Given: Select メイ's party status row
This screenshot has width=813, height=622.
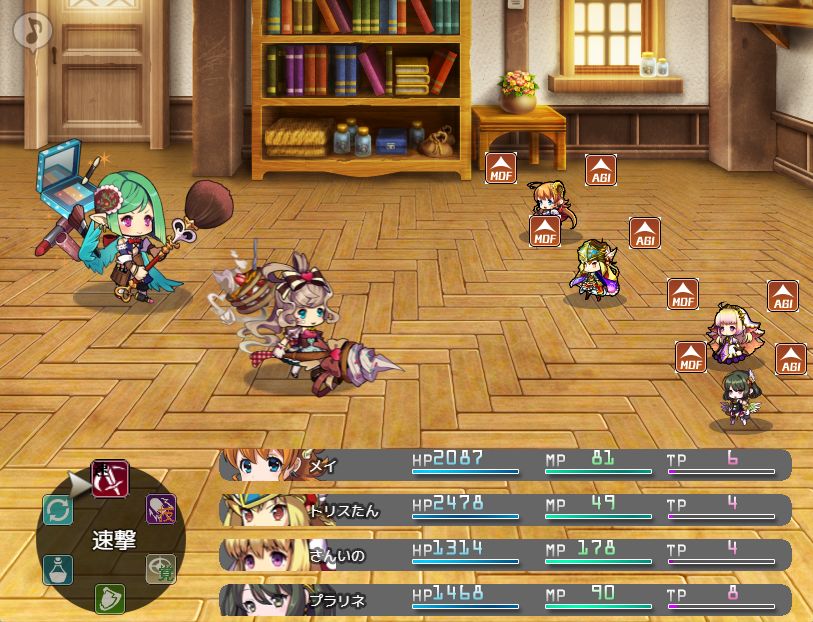Looking at the screenshot, I should click(505, 464).
